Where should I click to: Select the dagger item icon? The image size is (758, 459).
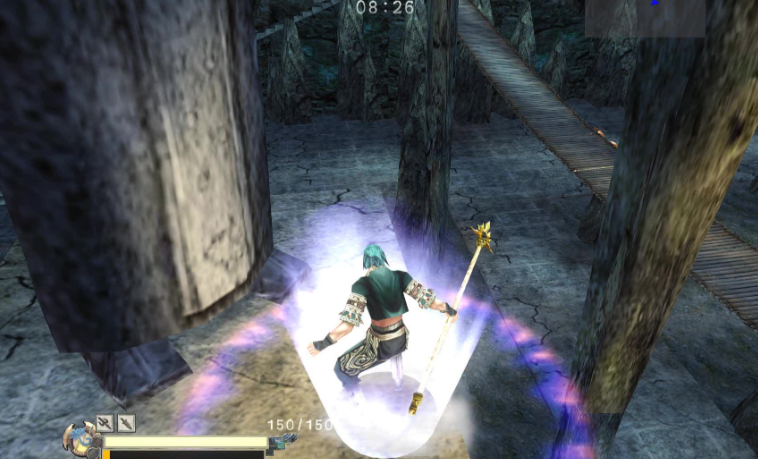[126, 423]
